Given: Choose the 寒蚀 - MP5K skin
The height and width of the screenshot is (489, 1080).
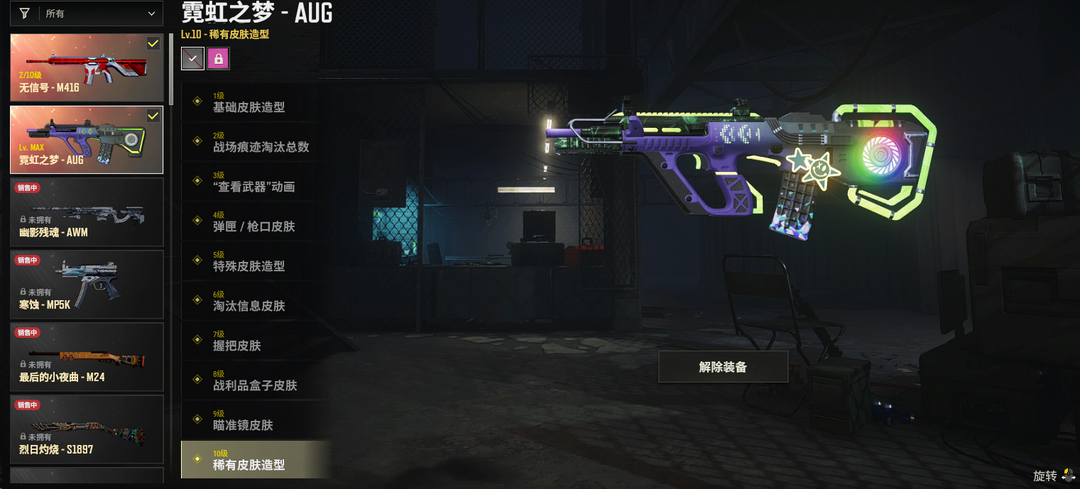Looking at the screenshot, I should click(x=87, y=283).
